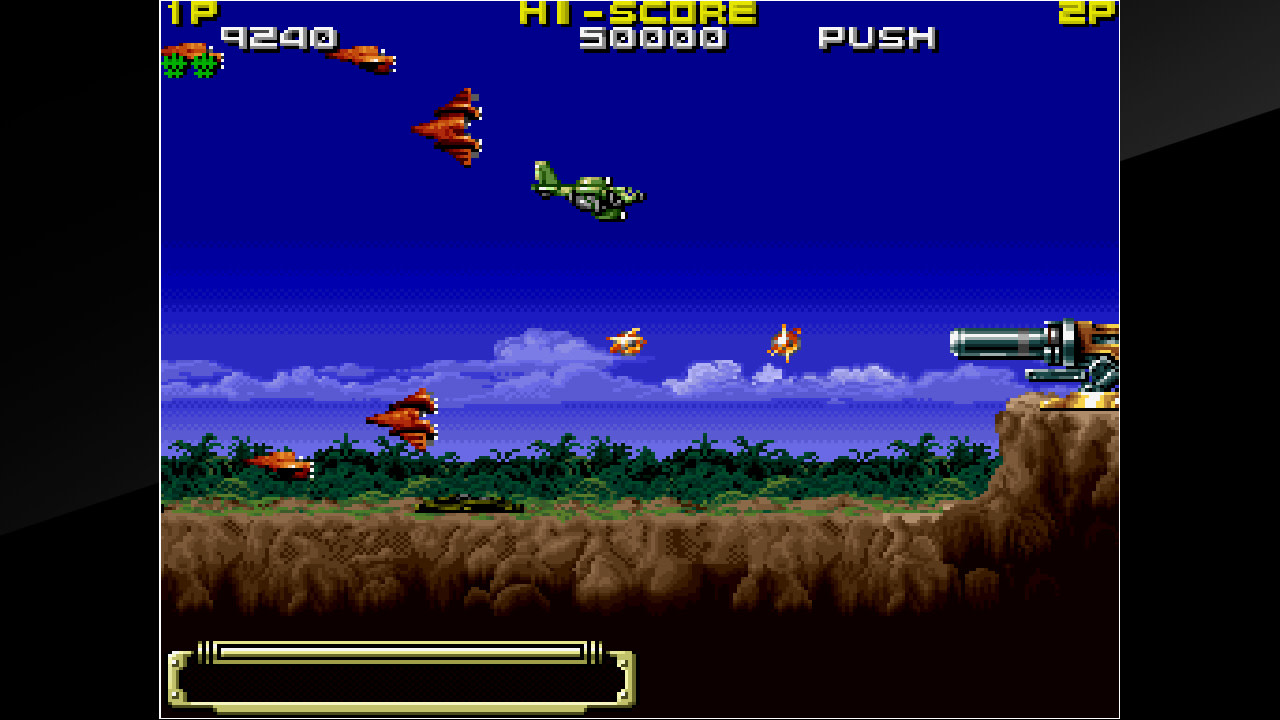This screenshot has height=720, width=1280.
Task: Click the small orange plane over the left lava hill
Action: pos(285,465)
